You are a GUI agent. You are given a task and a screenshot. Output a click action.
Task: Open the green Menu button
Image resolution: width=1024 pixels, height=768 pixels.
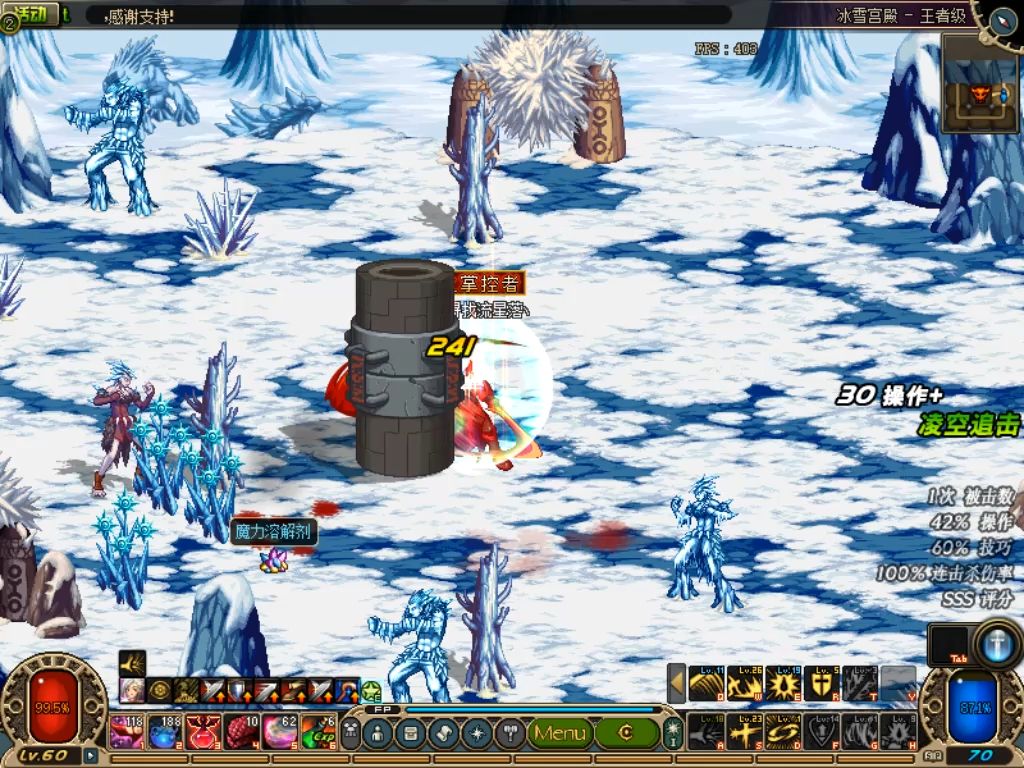(x=560, y=733)
